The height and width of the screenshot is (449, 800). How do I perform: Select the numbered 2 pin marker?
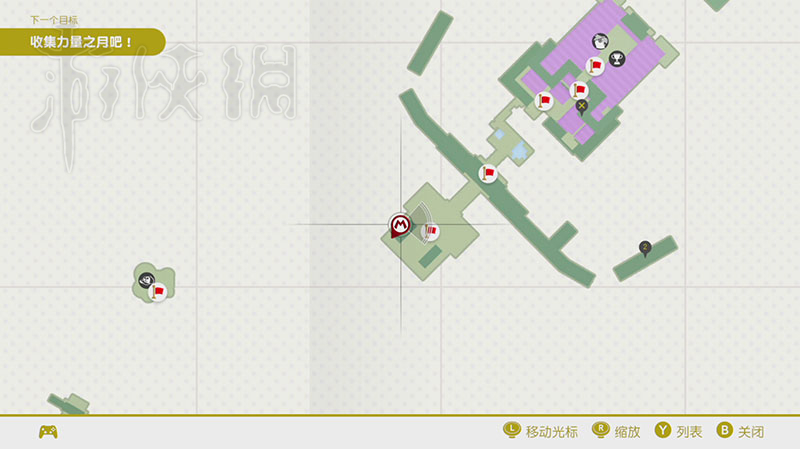coord(645,247)
